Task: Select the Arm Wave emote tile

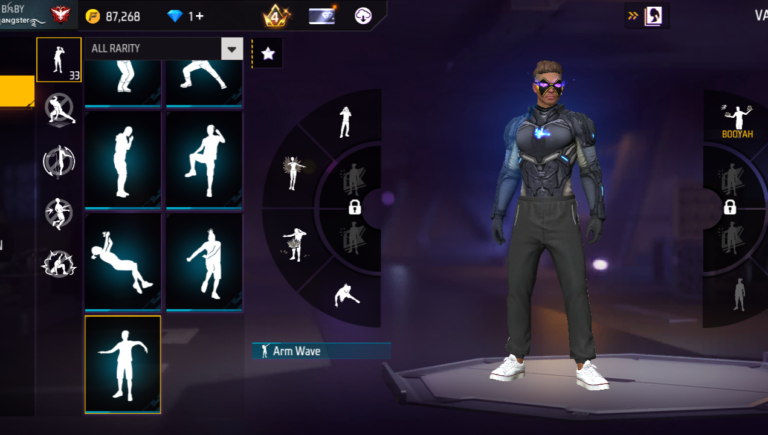Action: pyautogui.click(x=123, y=364)
